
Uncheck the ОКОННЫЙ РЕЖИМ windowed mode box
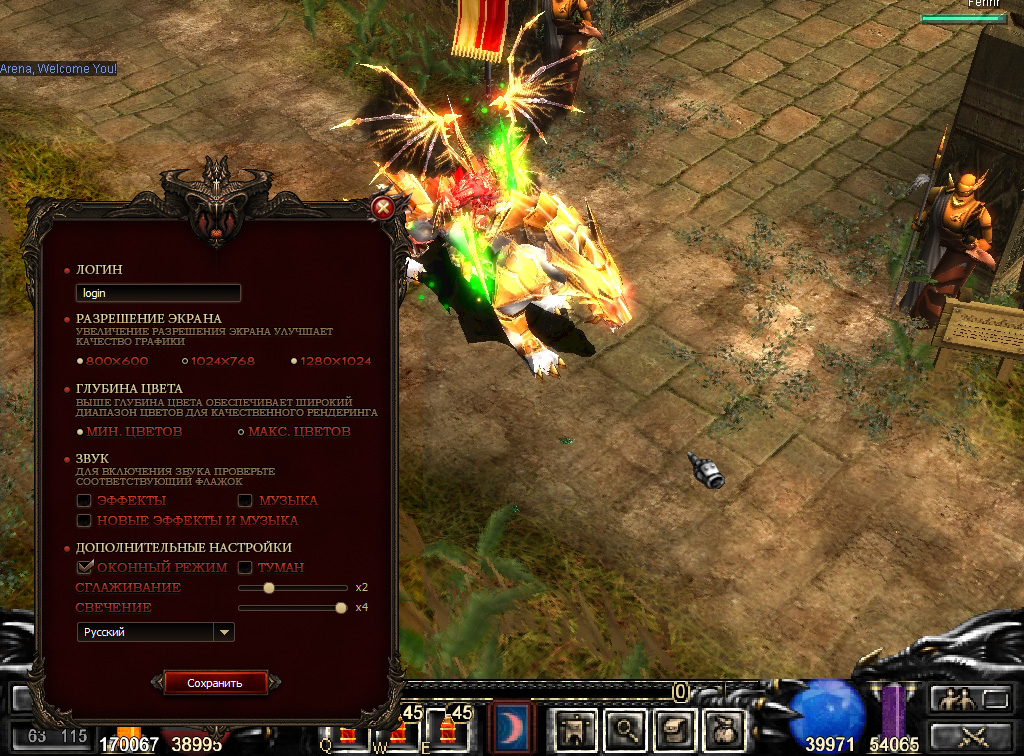[x=85, y=567]
